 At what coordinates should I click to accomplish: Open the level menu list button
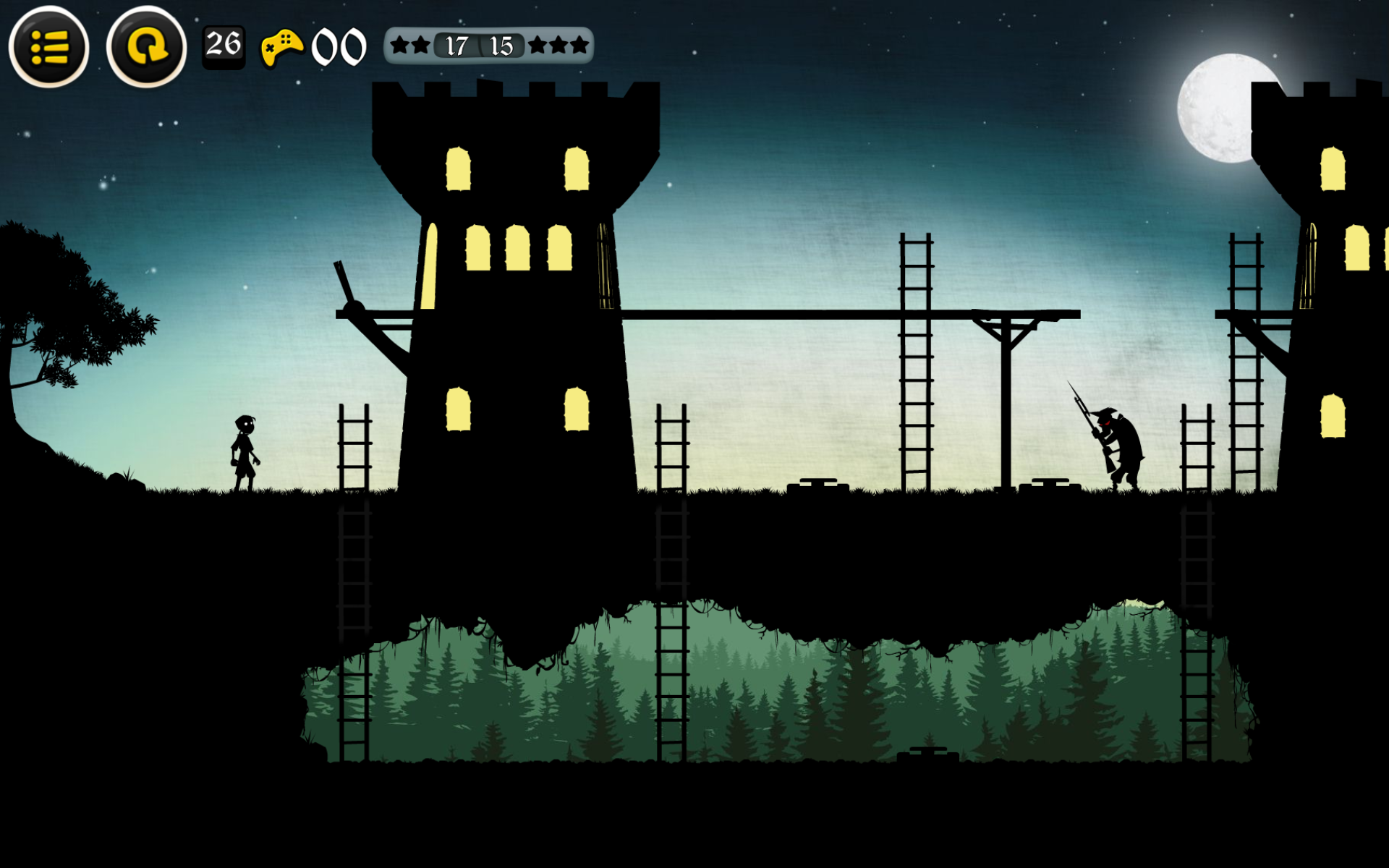[48, 48]
